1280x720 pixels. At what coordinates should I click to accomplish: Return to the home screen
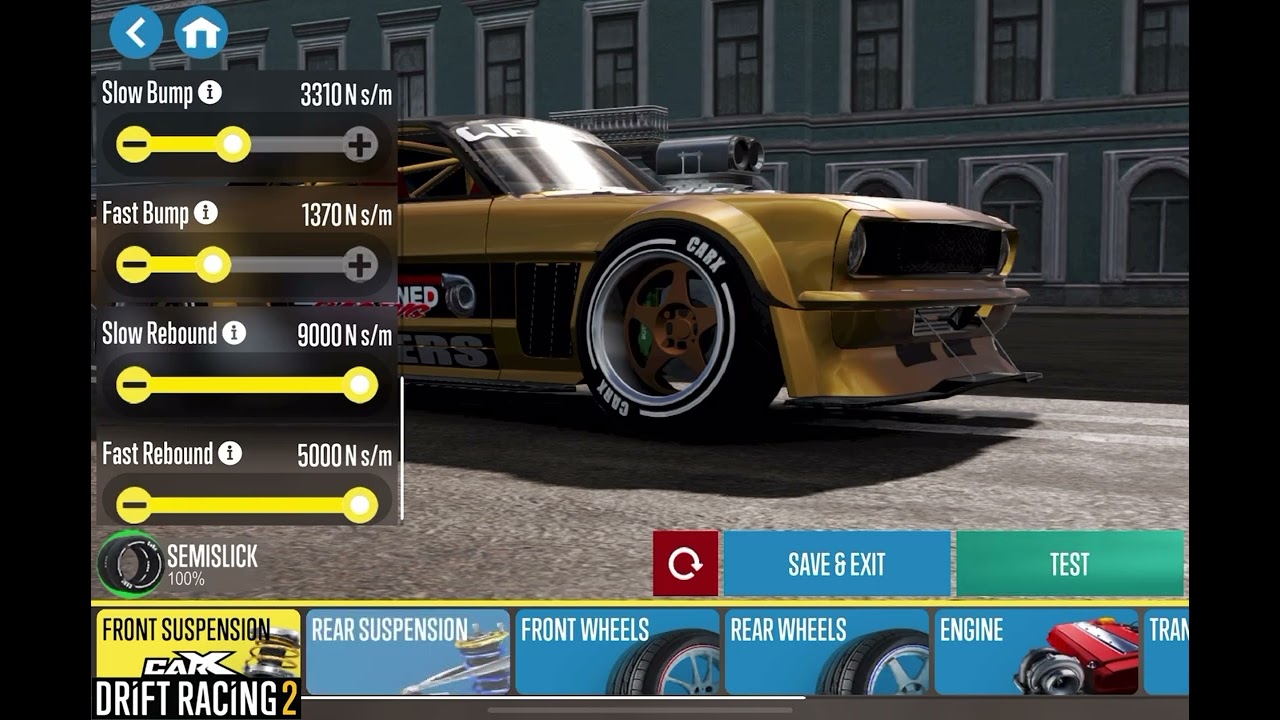[201, 32]
